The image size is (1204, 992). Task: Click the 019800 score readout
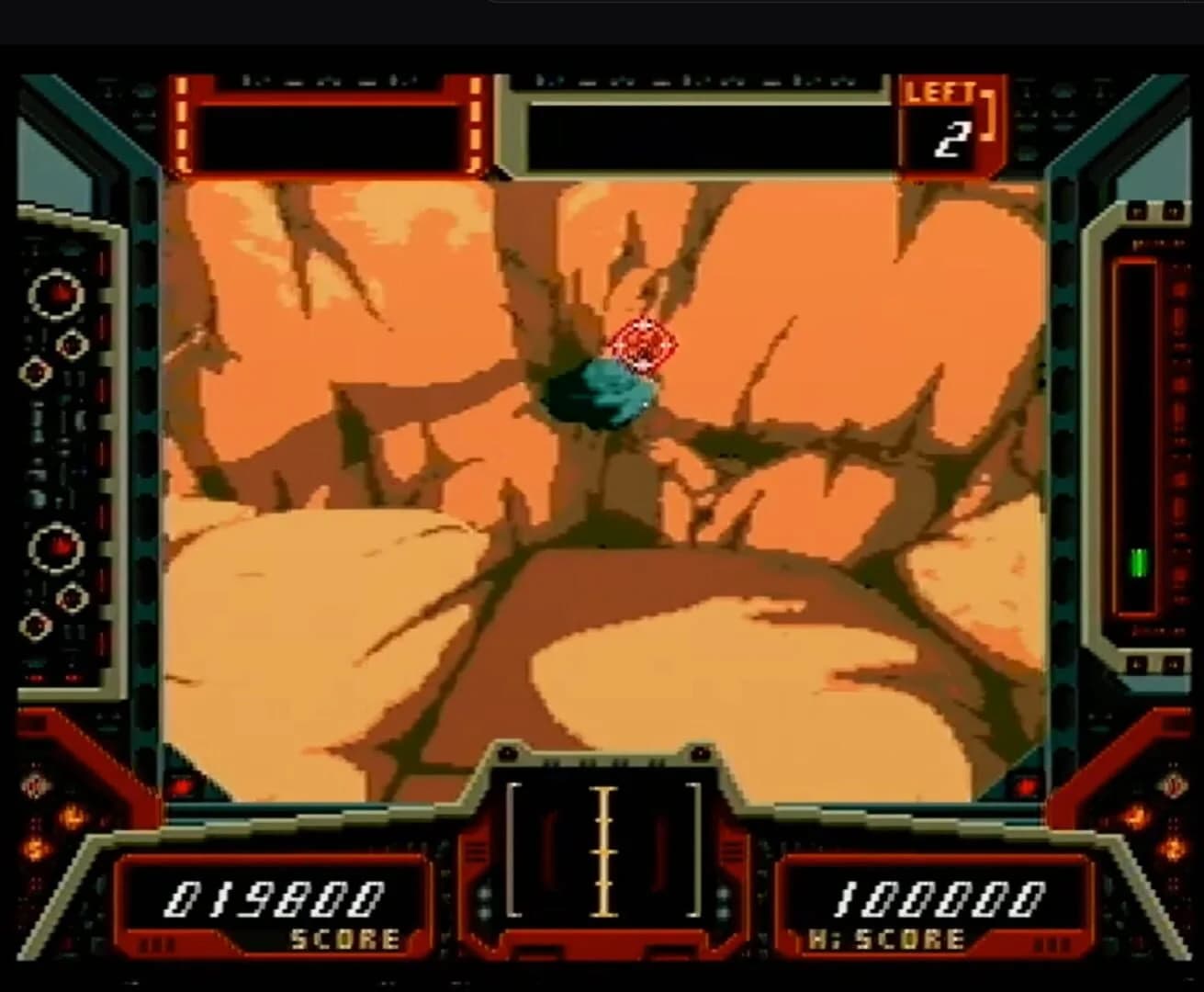273,896
